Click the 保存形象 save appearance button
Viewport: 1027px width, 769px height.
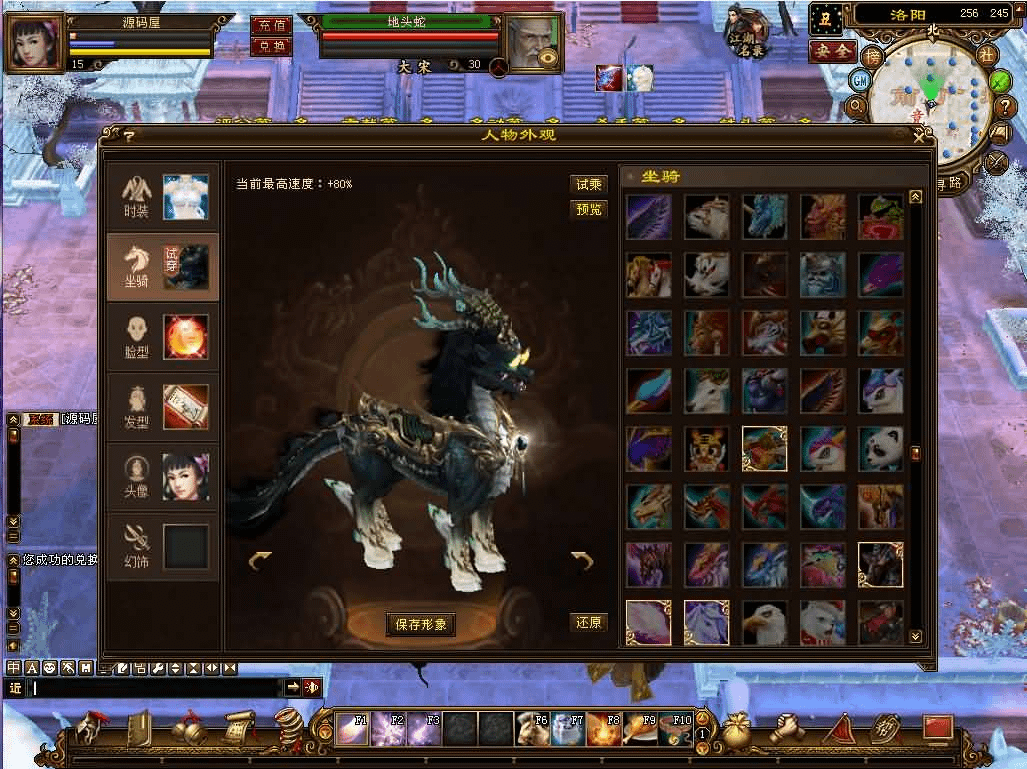pyautogui.click(x=421, y=625)
